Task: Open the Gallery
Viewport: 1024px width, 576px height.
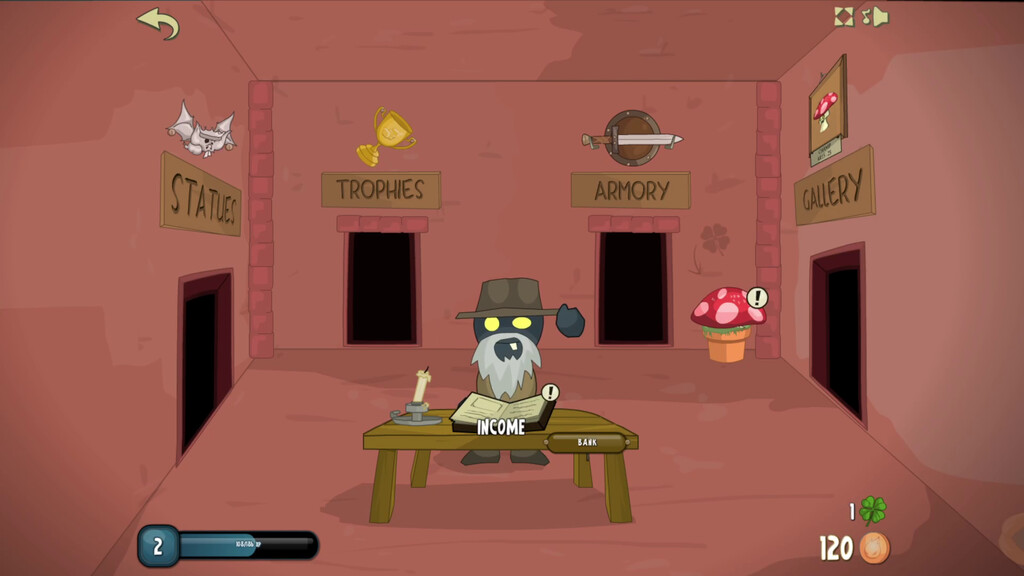Action: pos(837,330)
